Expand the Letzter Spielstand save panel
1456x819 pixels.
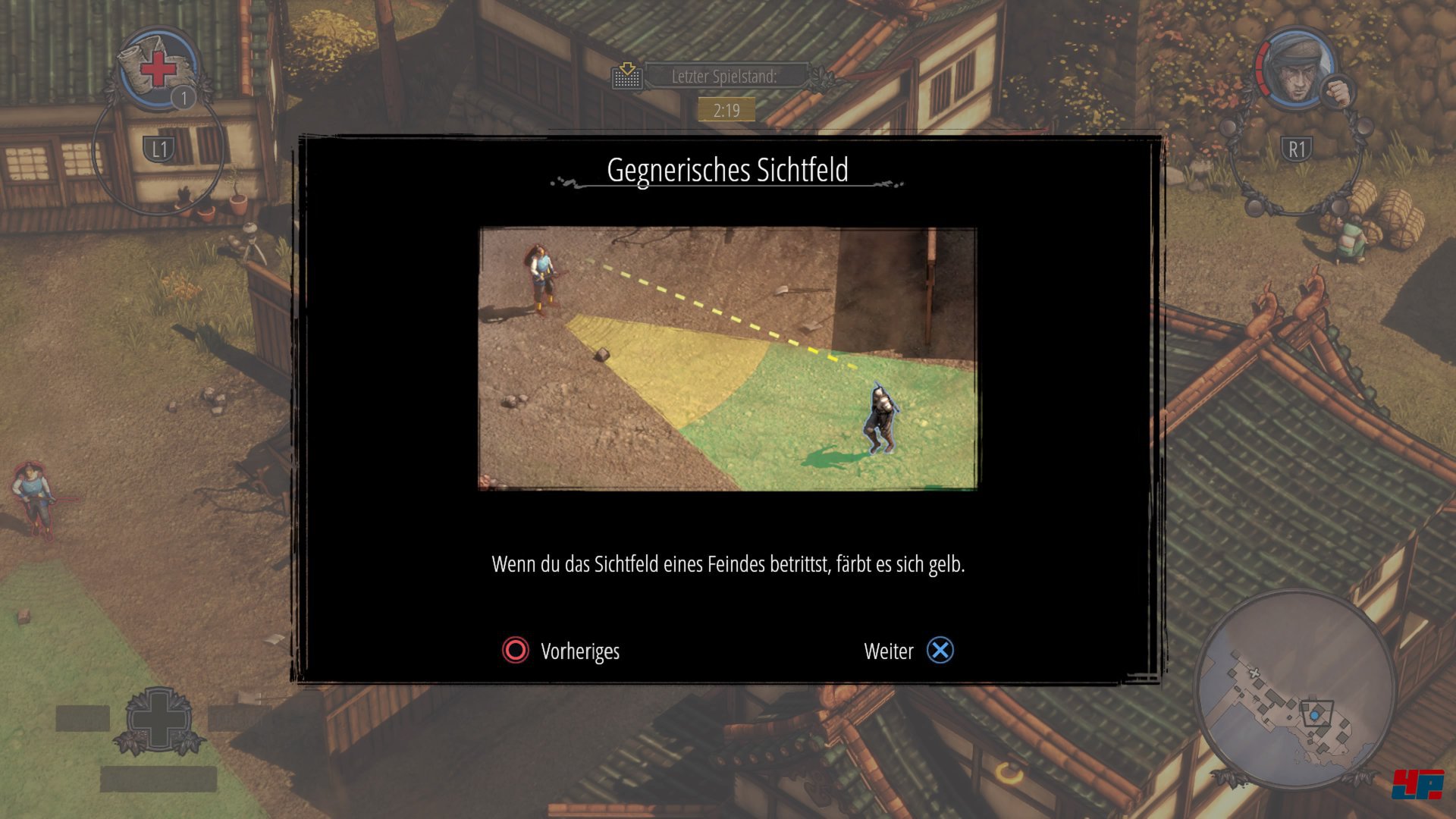pyautogui.click(x=726, y=75)
